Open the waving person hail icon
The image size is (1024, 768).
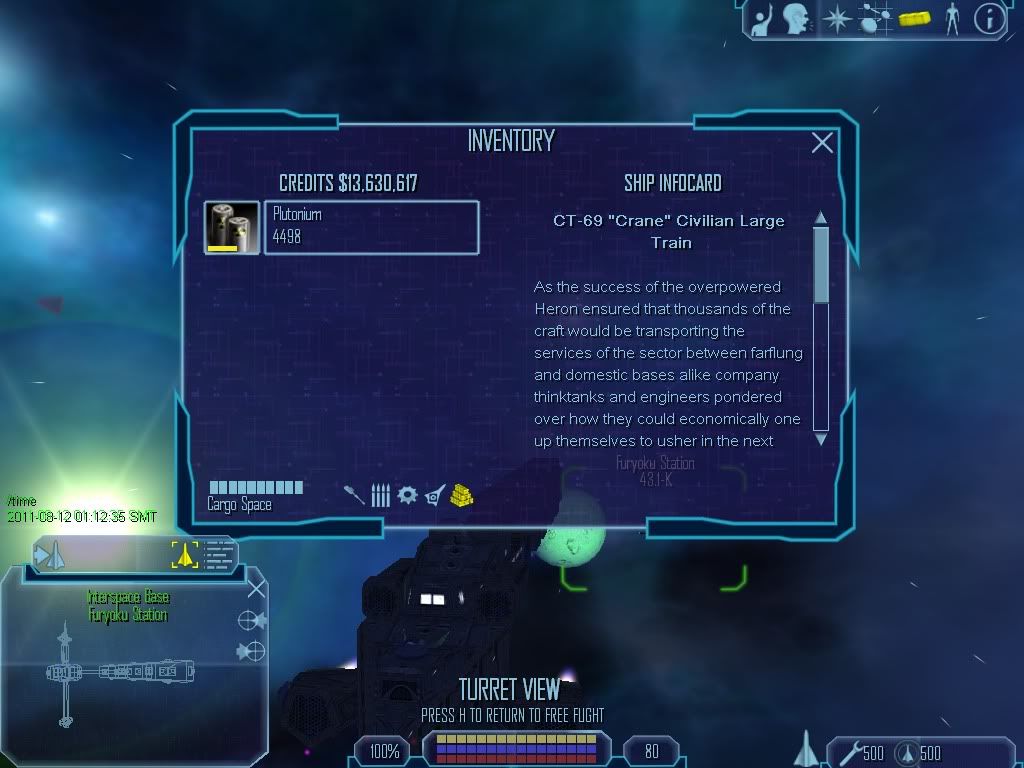(x=762, y=18)
